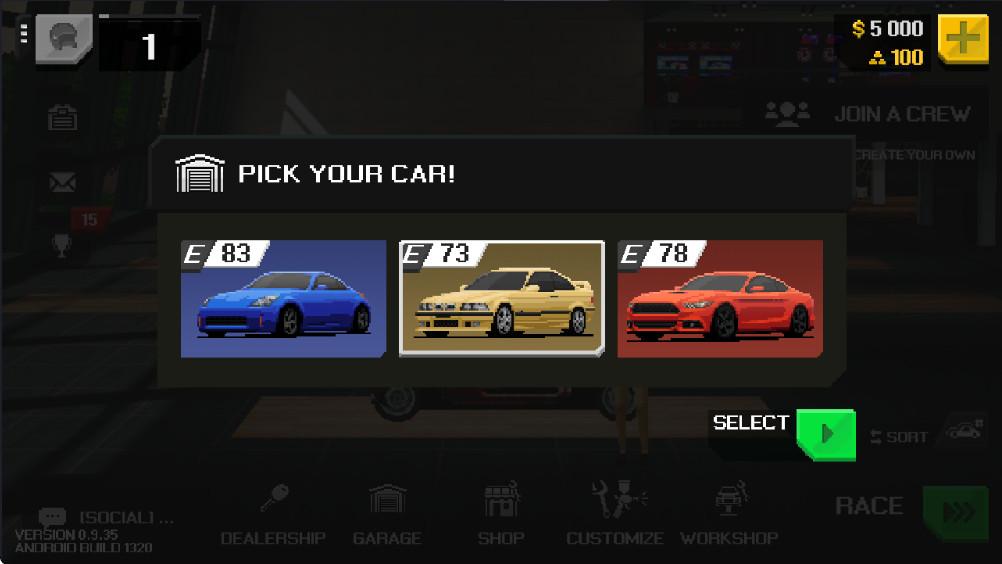The width and height of the screenshot is (1002, 564).
Task: Go to the Garage
Action: (387, 515)
